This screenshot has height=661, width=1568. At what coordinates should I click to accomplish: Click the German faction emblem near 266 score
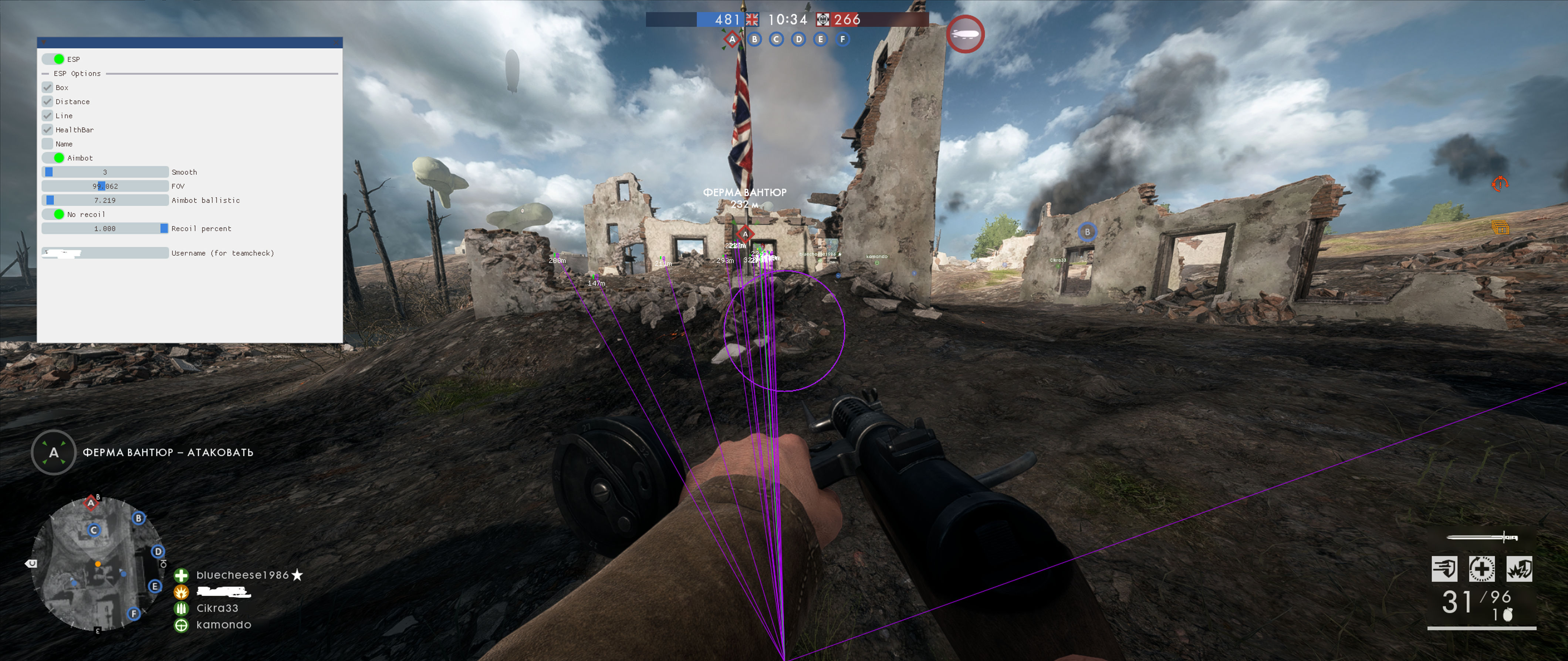823,19
